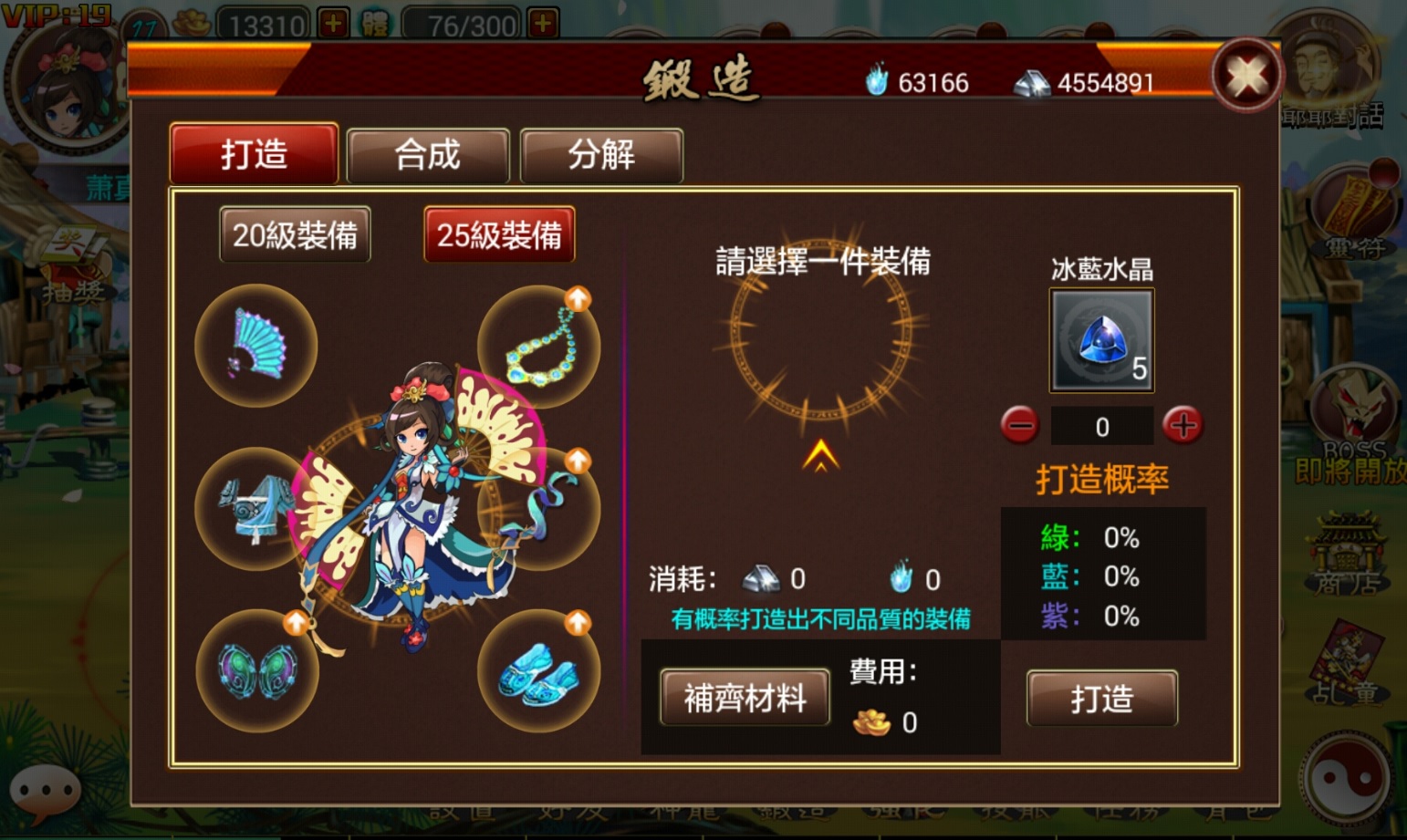Viewport: 1407px width, 840px height.
Task: Select 20級裝備 equipment tier
Action: tap(295, 235)
